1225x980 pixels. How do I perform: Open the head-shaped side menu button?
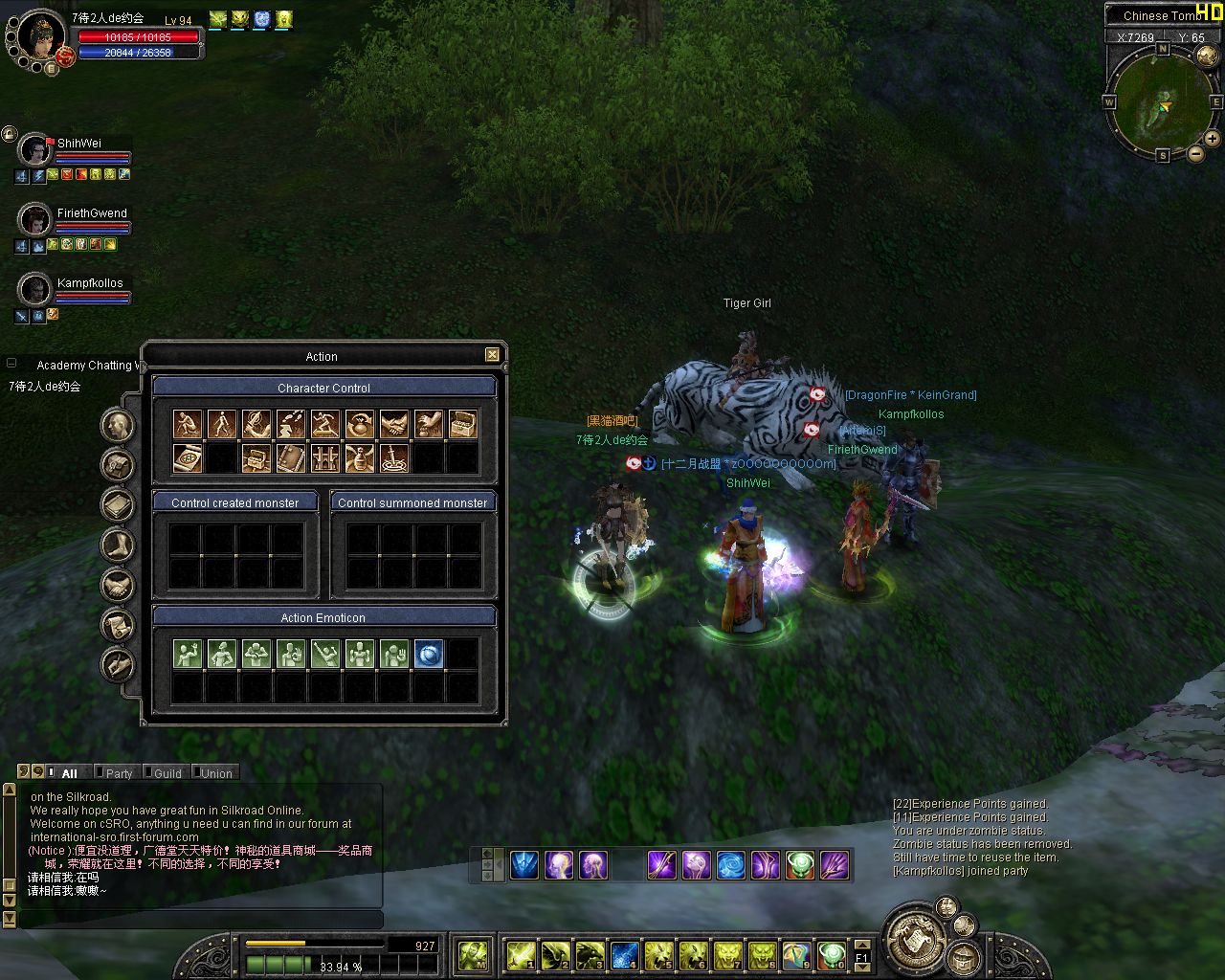(118, 425)
